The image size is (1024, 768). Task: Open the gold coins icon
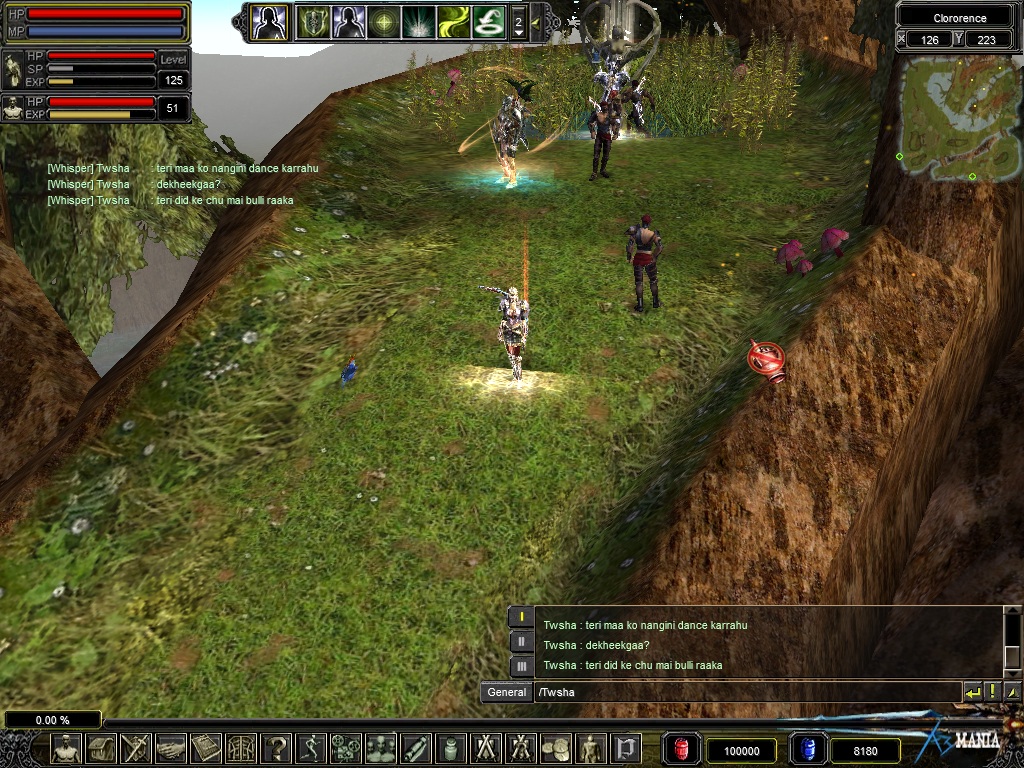556,748
